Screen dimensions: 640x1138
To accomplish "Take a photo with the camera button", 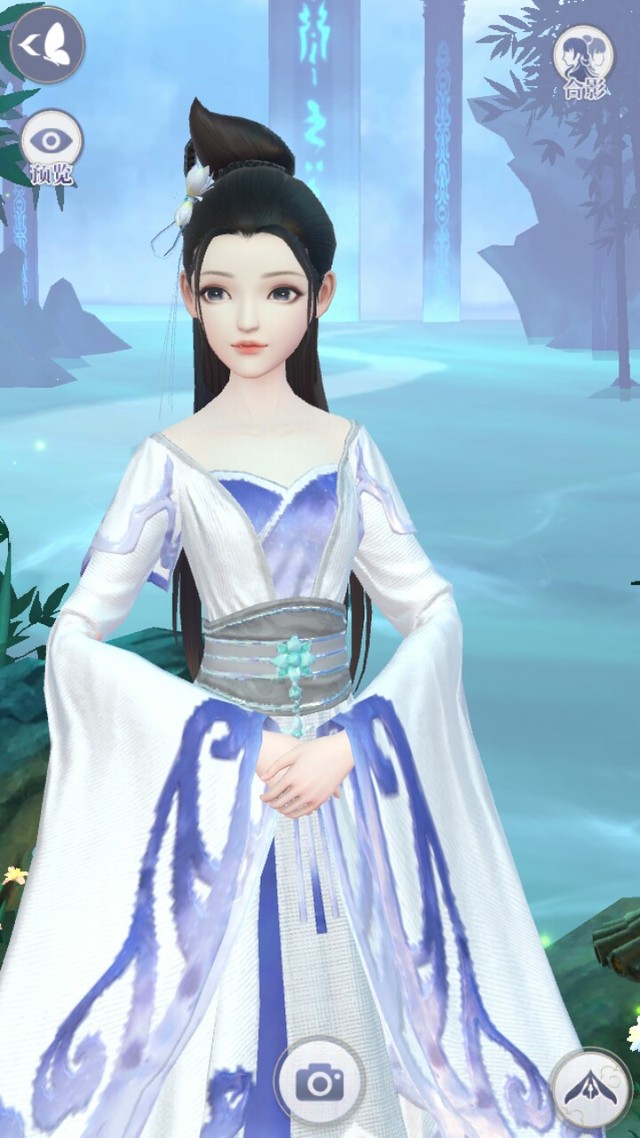I will [319, 1081].
